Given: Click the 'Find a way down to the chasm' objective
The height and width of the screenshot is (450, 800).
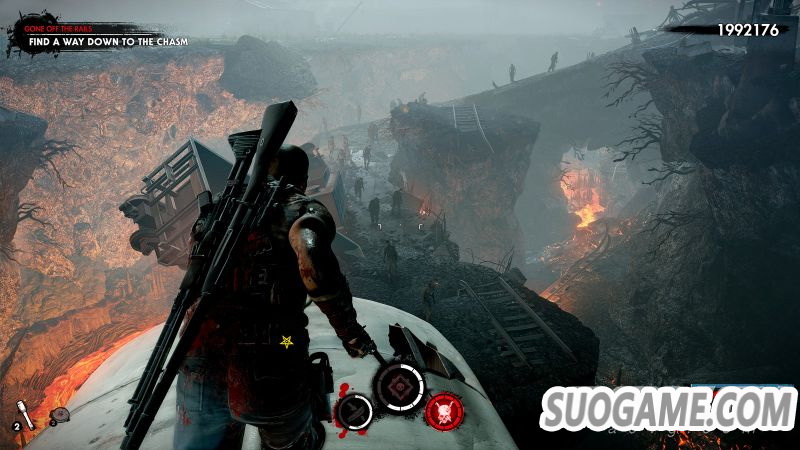Looking at the screenshot, I should pyautogui.click(x=109, y=41).
